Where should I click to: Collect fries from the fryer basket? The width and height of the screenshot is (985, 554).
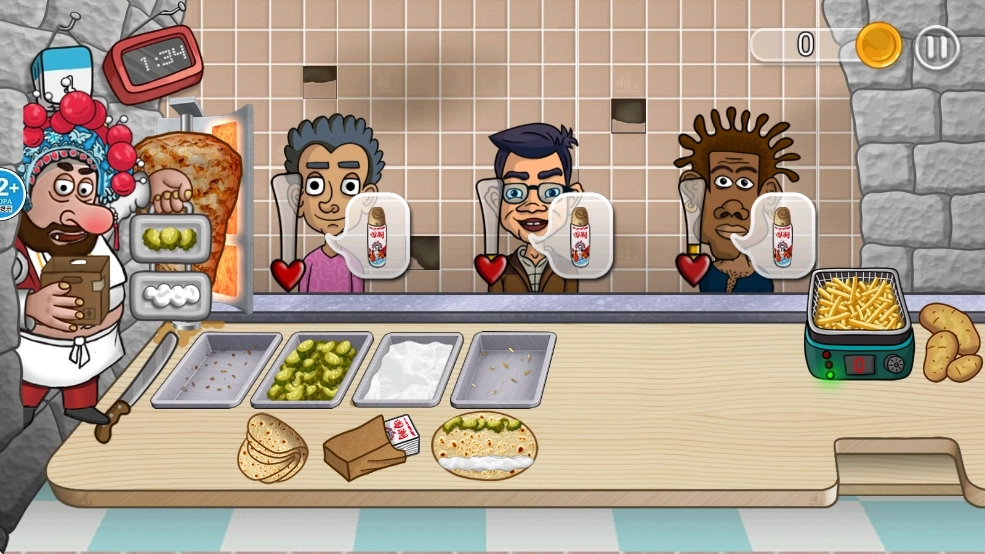point(859,304)
